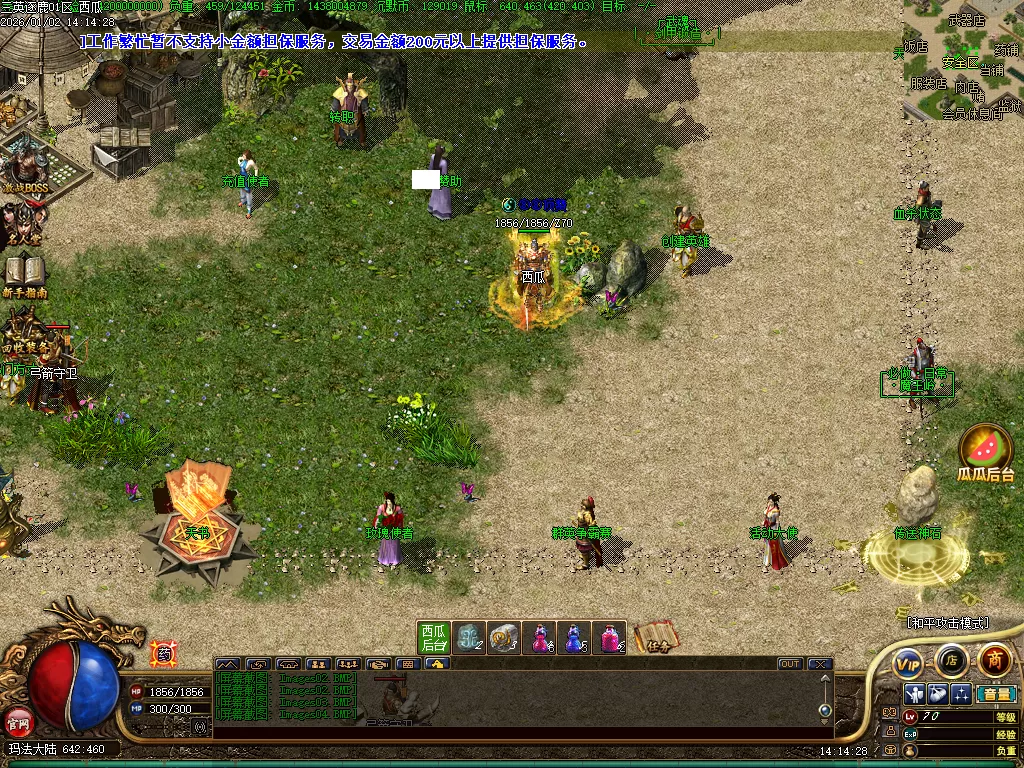Screen dimensions: 1024x768
Task: Click the 药 potion icon near the orb
Action: [163, 655]
